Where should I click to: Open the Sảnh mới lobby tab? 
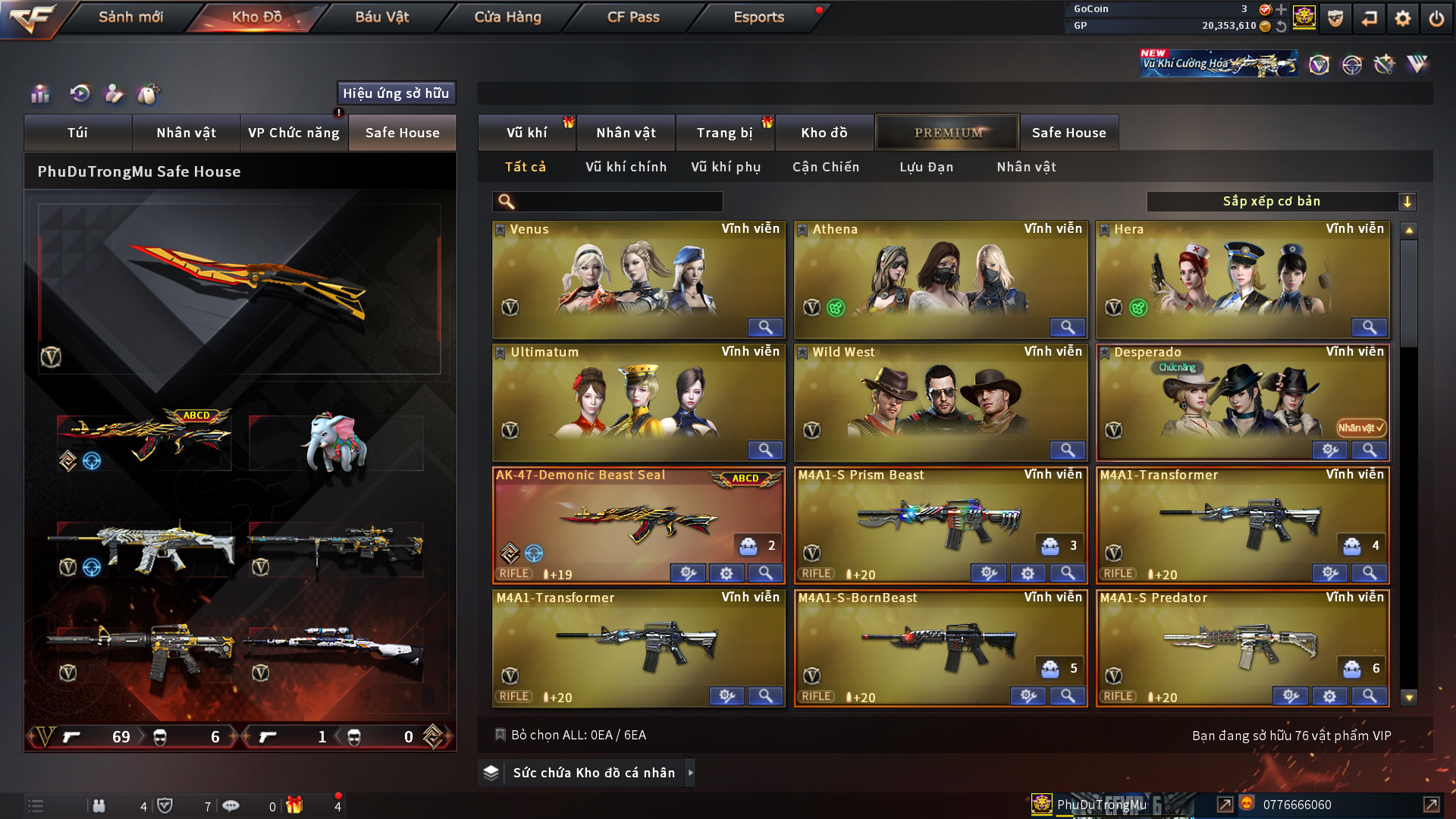130,17
